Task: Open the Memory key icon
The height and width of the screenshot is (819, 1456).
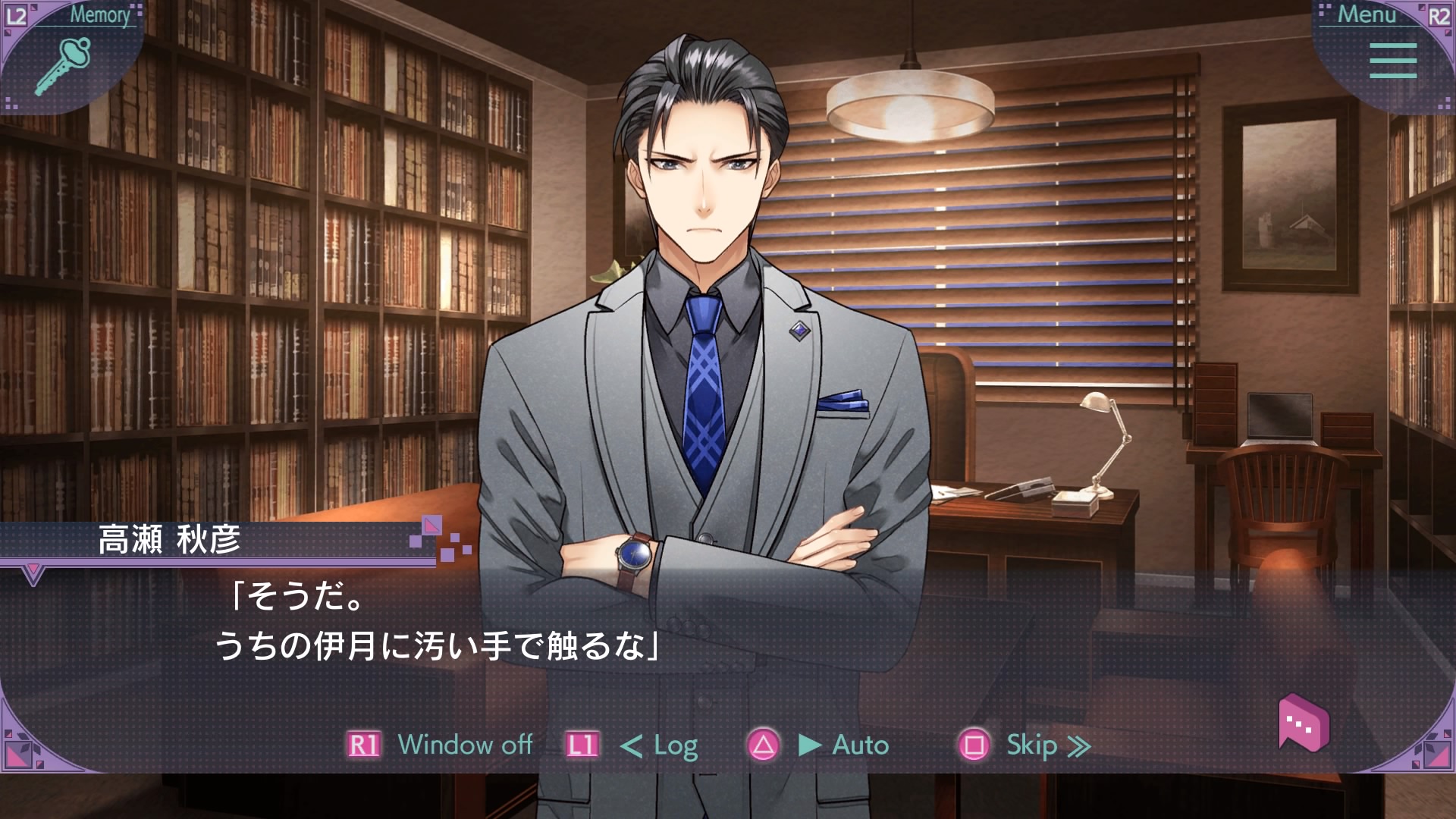Action: click(x=64, y=65)
